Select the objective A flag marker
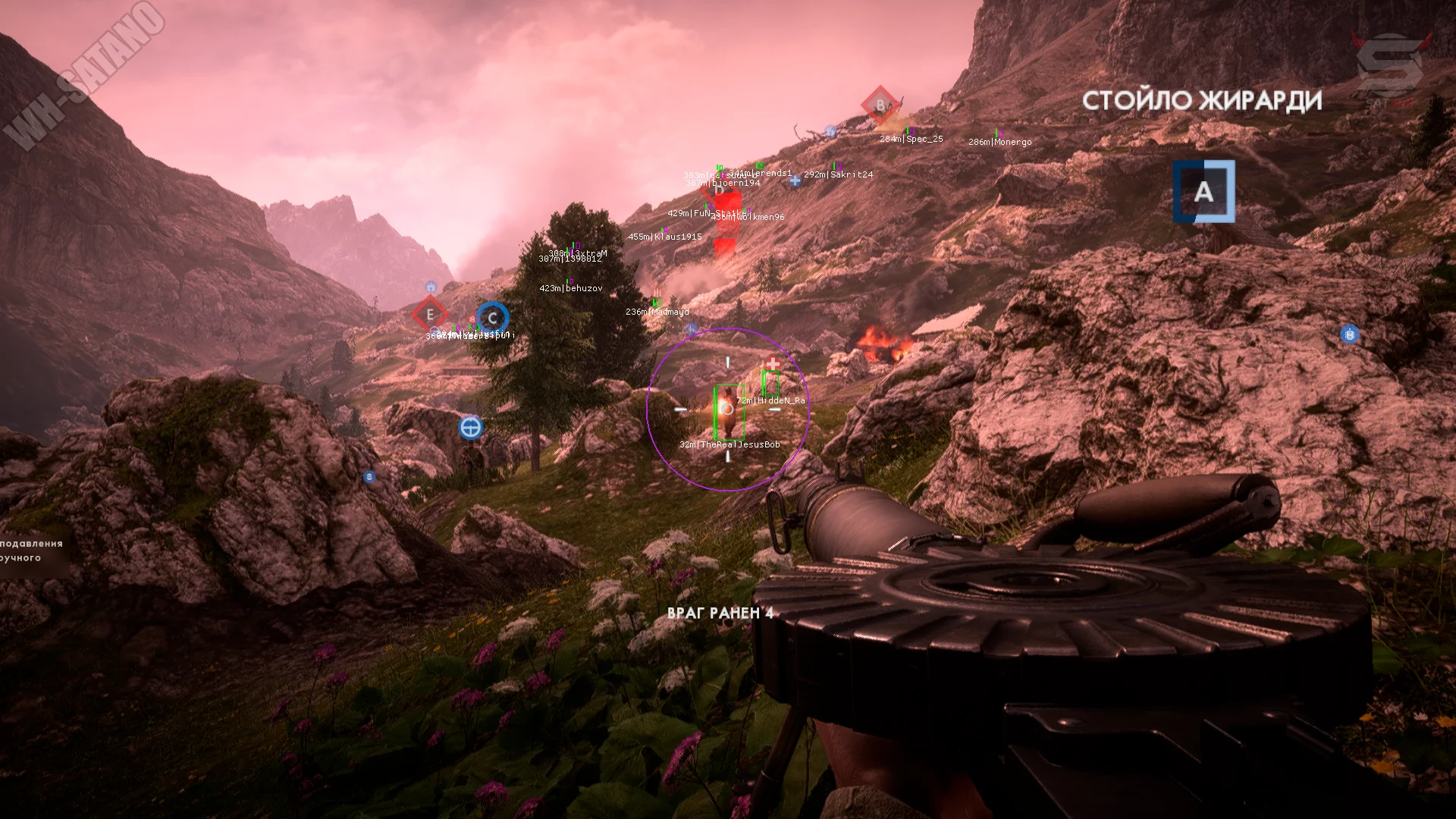This screenshot has height=819, width=1456. pos(1203,192)
